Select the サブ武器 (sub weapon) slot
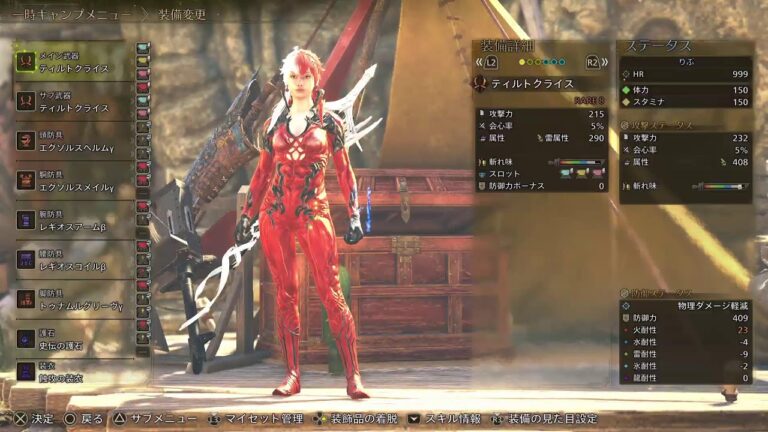The width and height of the screenshot is (768, 432). [75, 100]
